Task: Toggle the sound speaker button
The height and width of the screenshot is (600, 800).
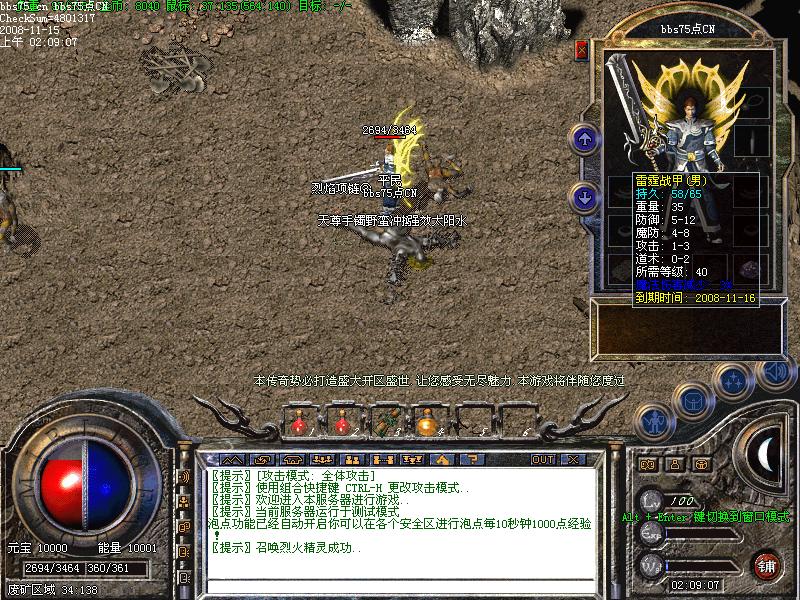Action: coord(773,370)
